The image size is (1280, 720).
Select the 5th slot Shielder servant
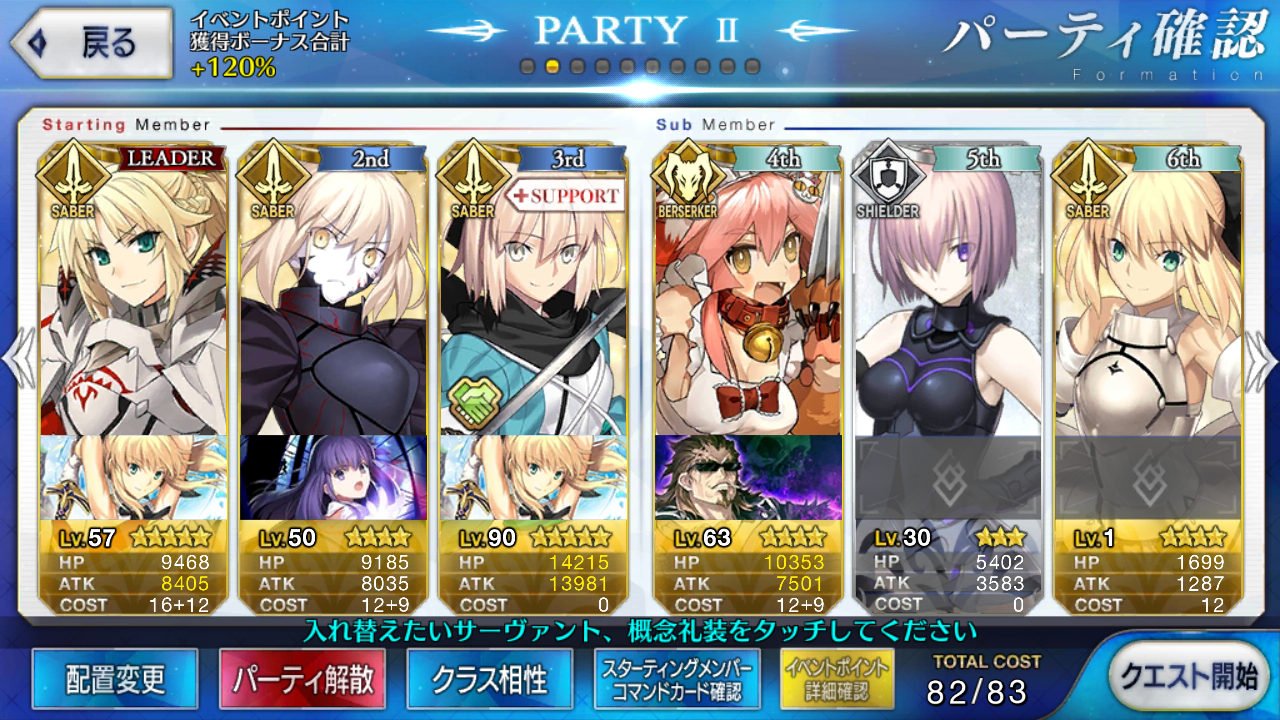tap(947, 300)
